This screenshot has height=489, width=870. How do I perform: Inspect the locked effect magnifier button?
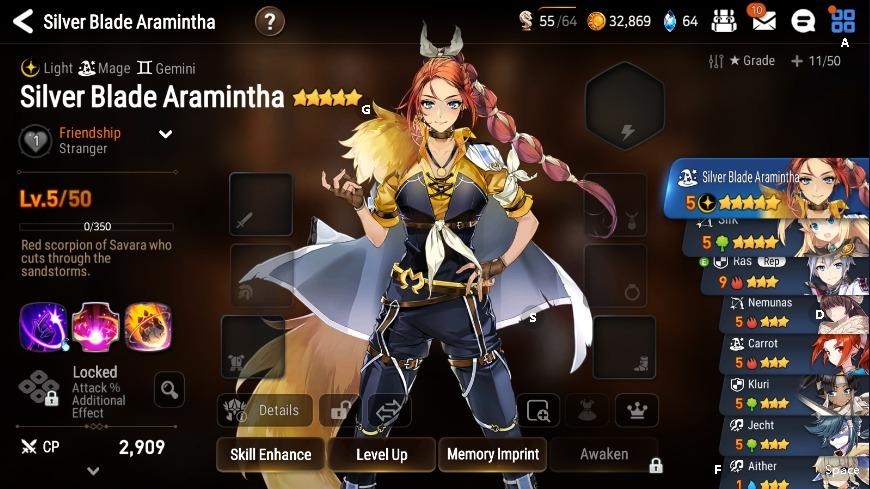coord(170,388)
